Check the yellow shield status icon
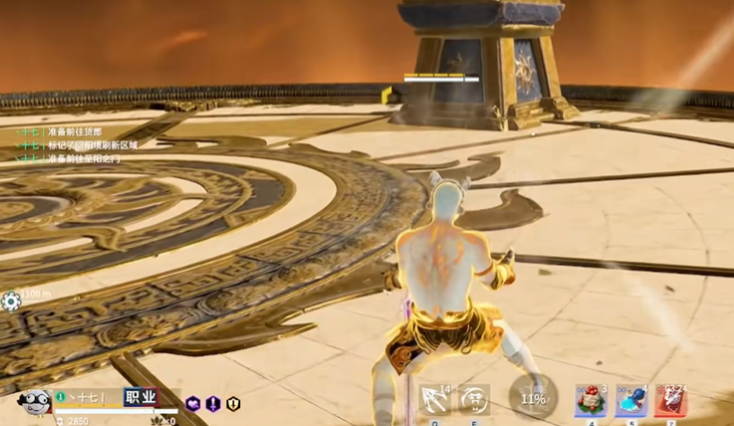This screenshot has width=734, height=426. click(x=233, y=404)
